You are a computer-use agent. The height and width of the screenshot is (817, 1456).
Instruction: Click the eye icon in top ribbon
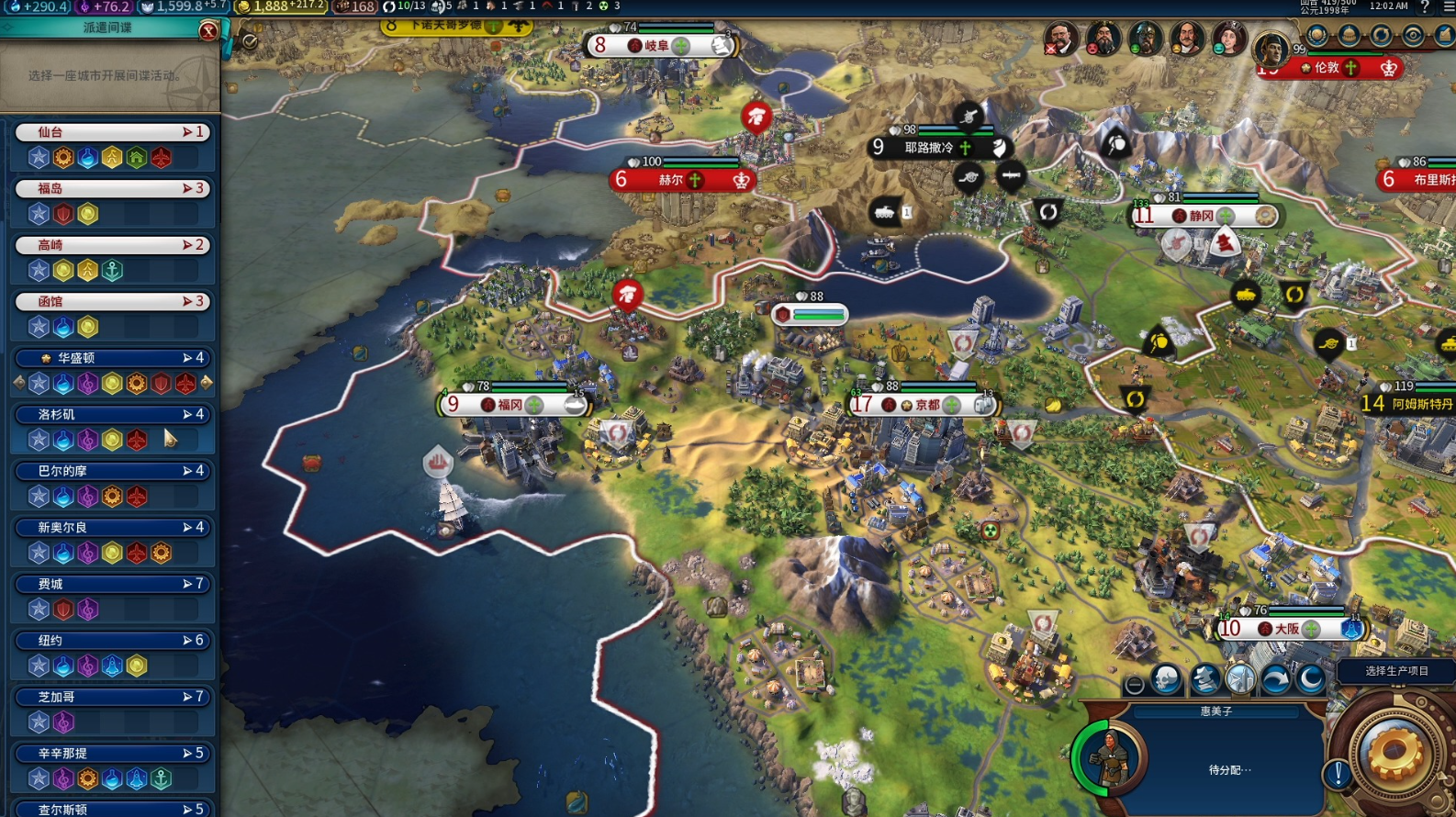pyautogui.click(x=1413, y=36)
